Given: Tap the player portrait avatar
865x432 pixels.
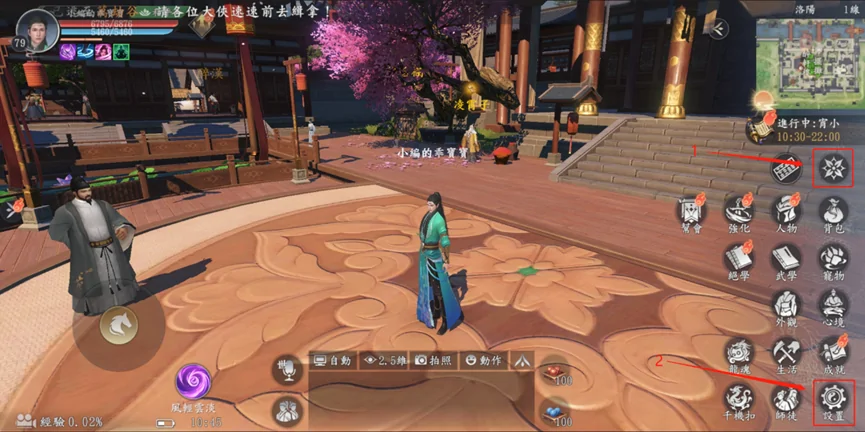Looking at the screenshot, I should [35, 29].
